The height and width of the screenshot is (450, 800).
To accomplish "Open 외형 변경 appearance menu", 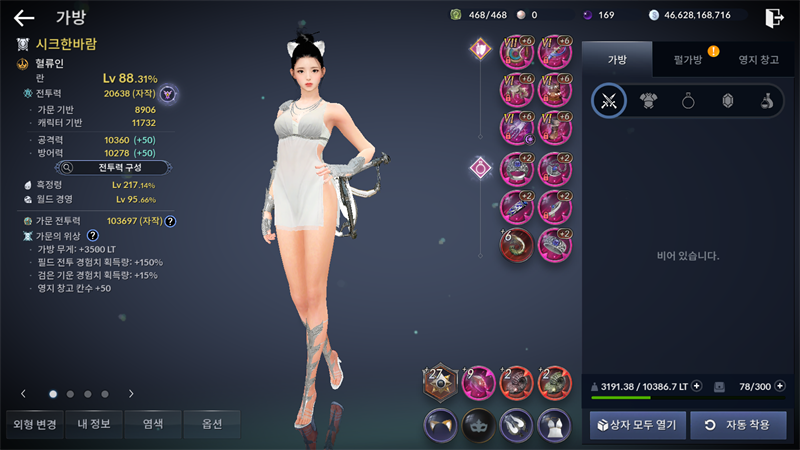I will coord(35,424).
